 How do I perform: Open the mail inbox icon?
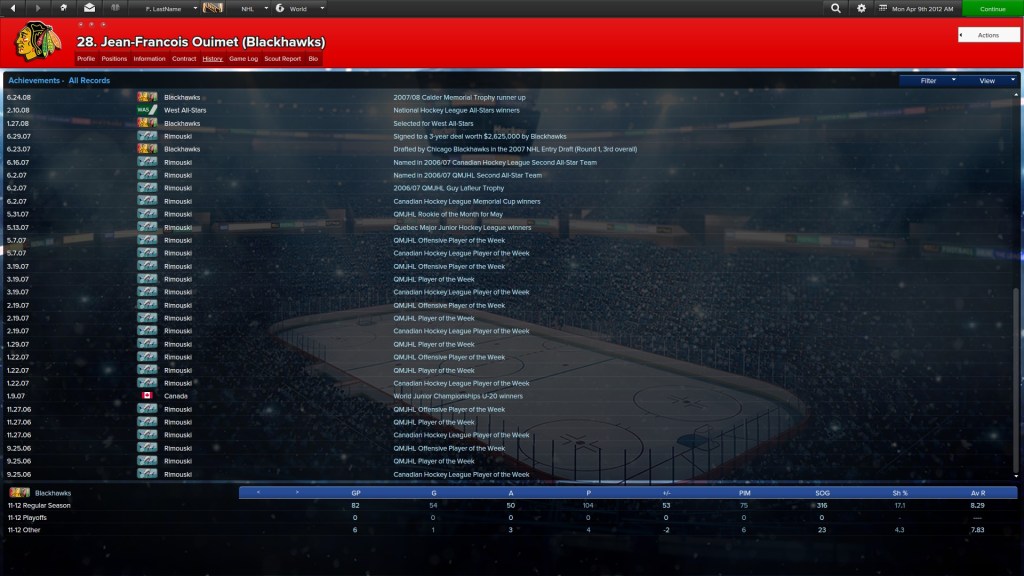(89, 8)
